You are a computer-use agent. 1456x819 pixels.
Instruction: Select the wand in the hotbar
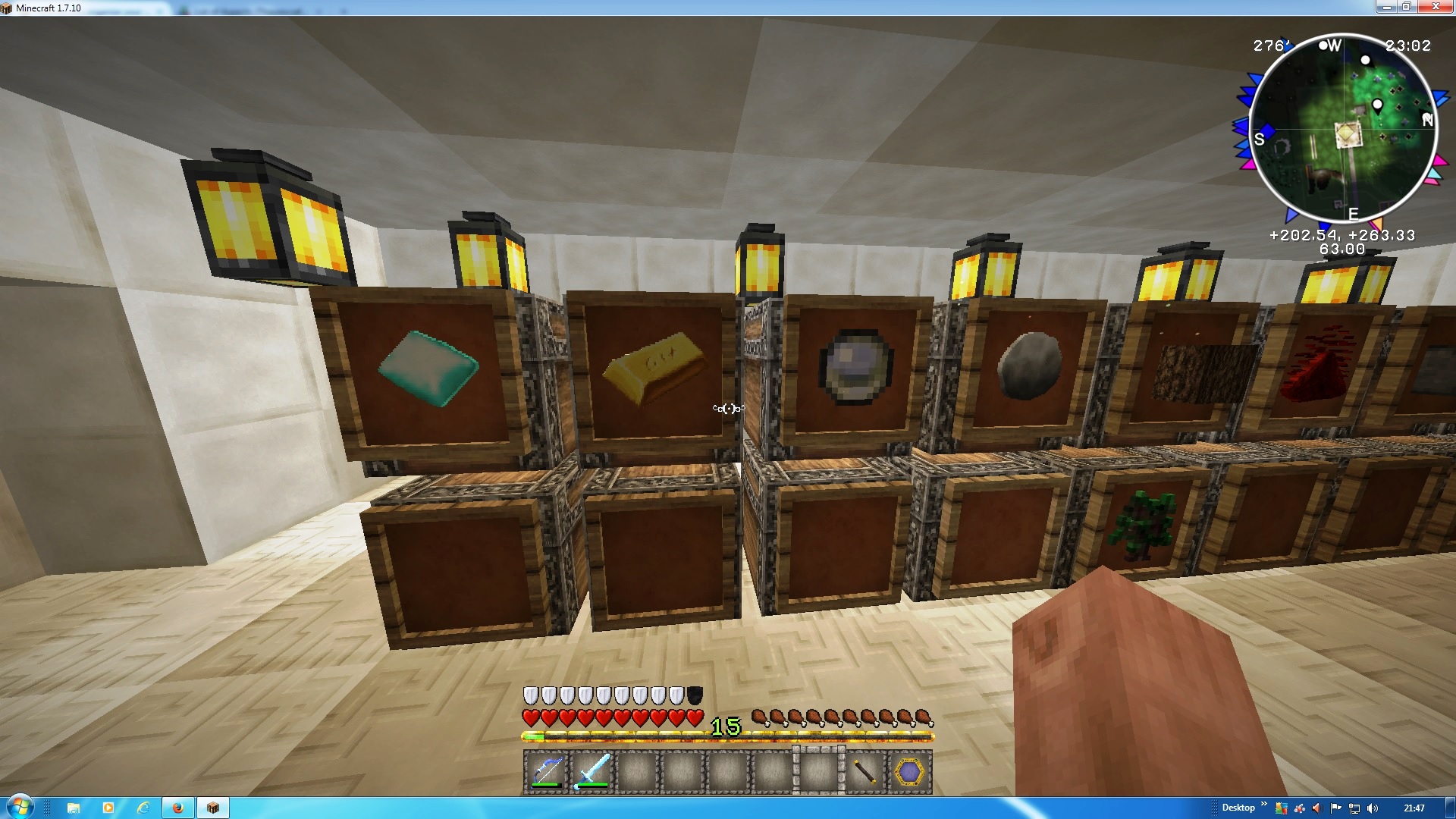coord(865,771)
